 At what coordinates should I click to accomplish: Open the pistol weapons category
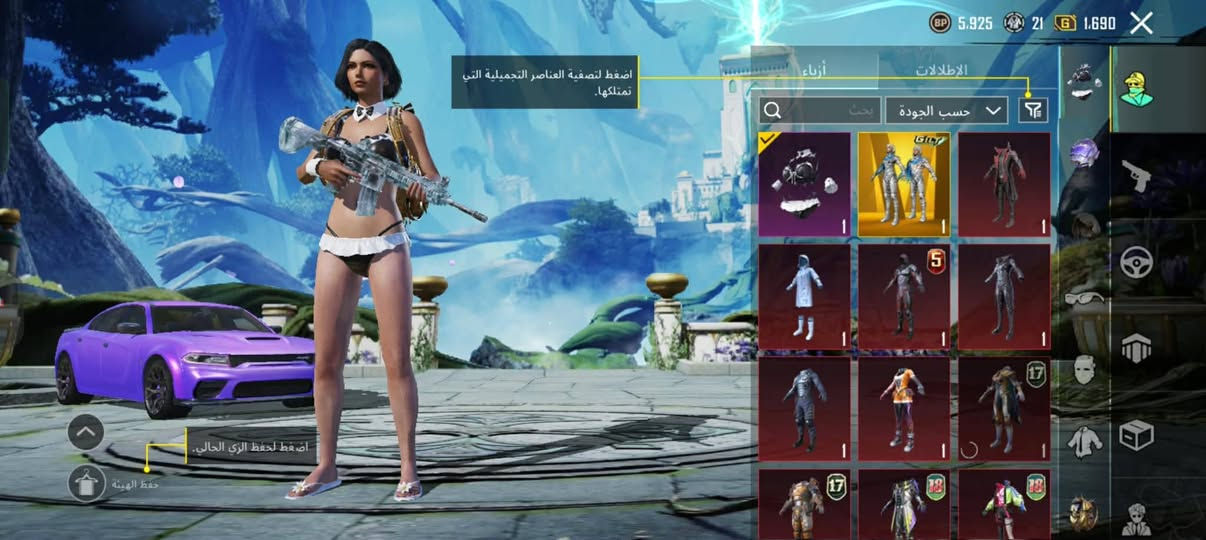click(x=1137, y=176)
